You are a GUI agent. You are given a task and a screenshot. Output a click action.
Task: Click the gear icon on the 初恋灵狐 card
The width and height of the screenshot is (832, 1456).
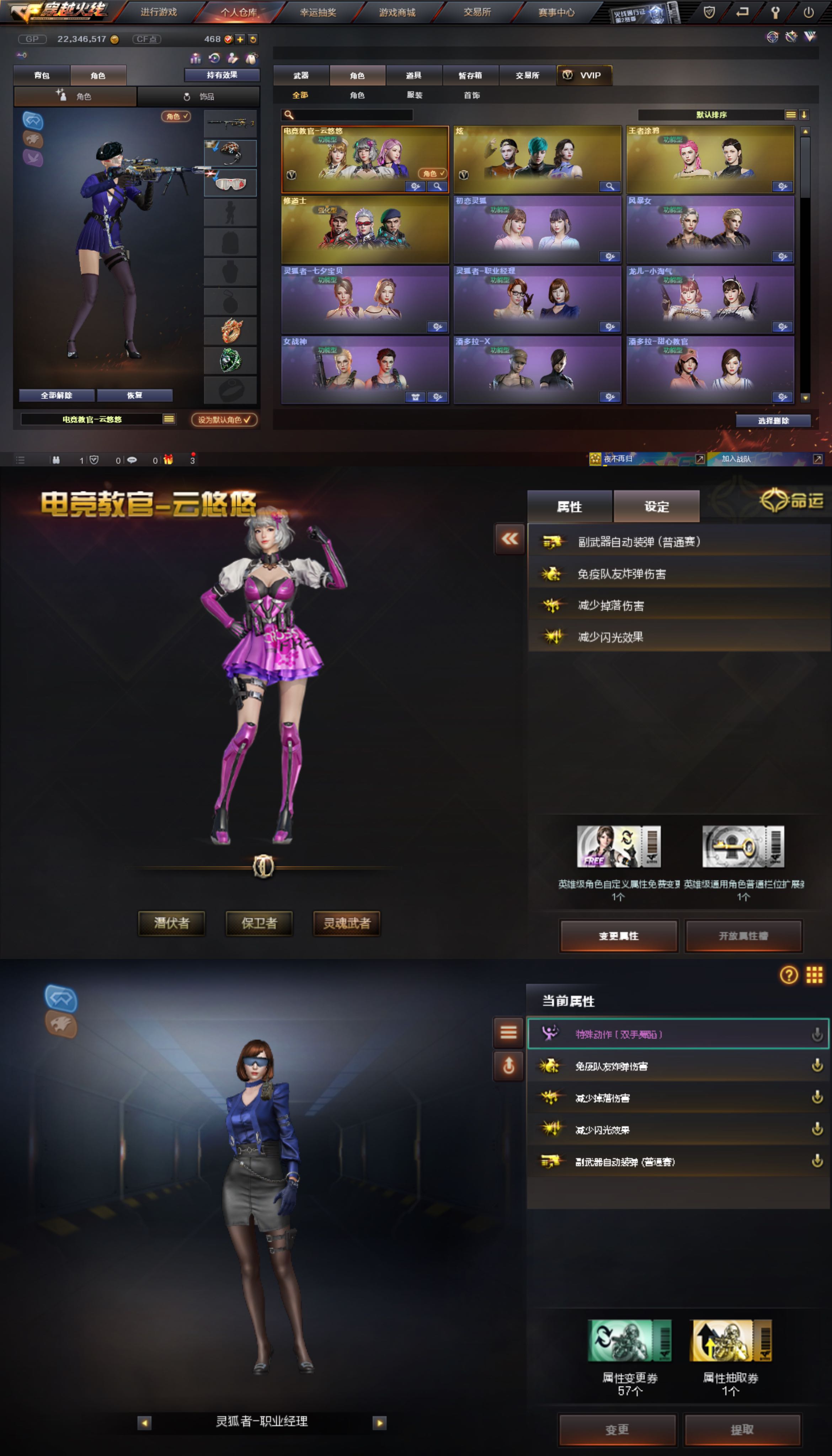point(610,256)
